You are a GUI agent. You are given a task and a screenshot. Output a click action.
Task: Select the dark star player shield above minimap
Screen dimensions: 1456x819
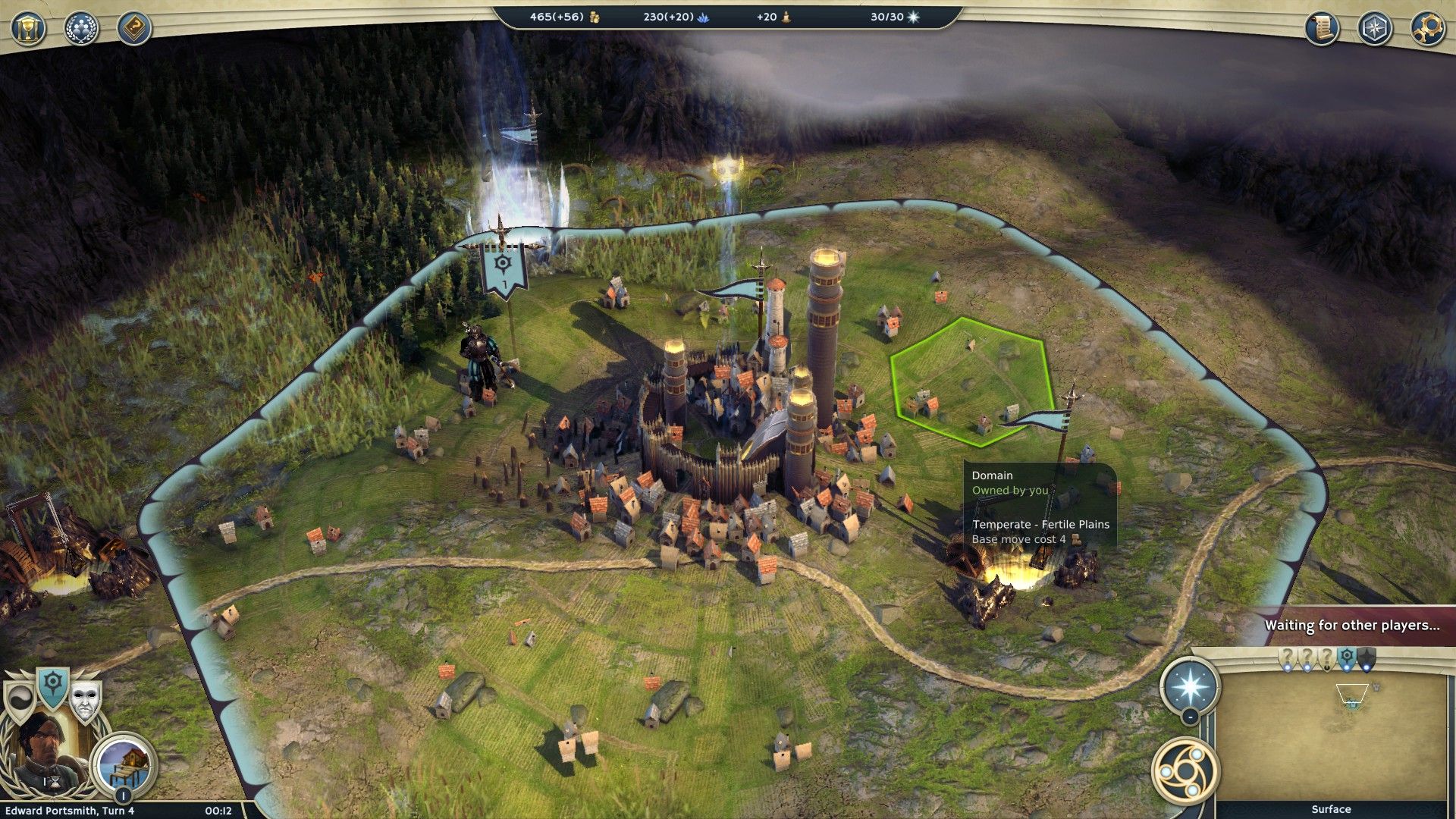click(1366, 658)
